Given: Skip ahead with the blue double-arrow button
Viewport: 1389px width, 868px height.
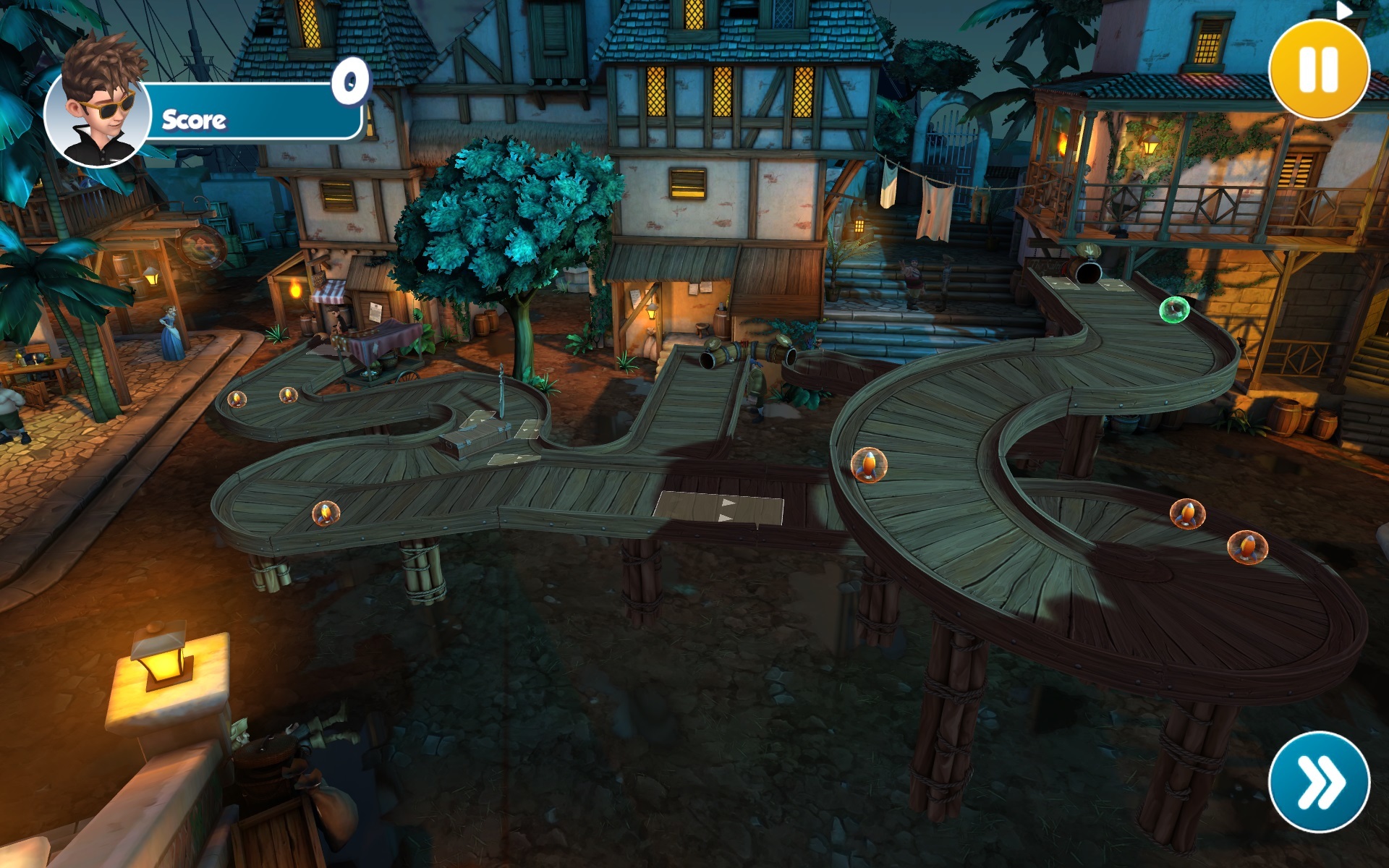Looking at the screenshot, I should (1319, 782).
